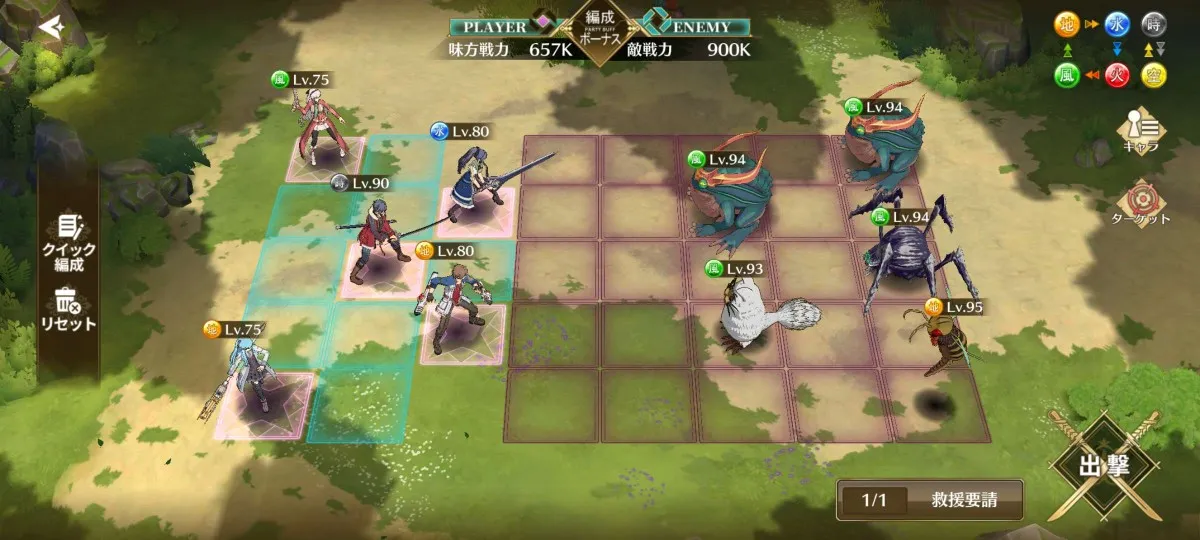Screen dimensions: 1200x540
Task: Open the ターゲット target settings
Action: click(1140, 203)
